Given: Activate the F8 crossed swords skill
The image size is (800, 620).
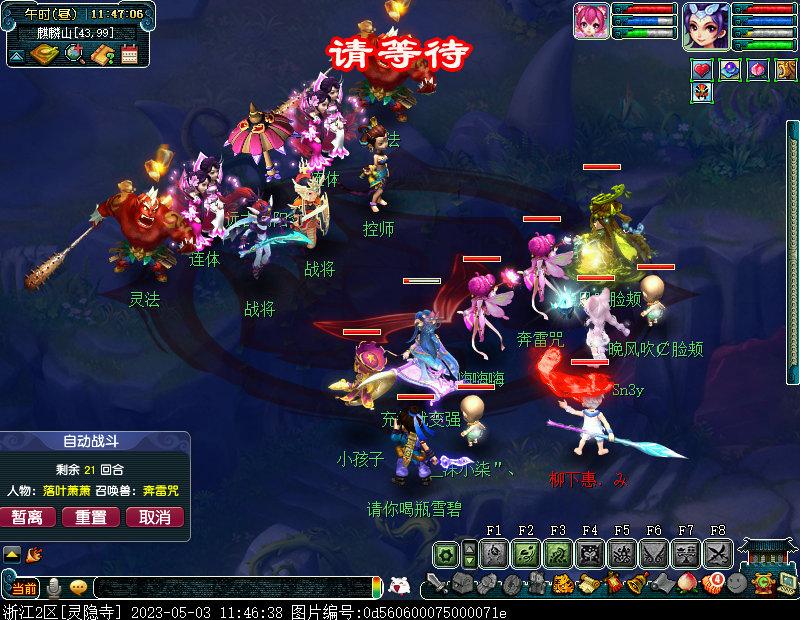Looking at the screenshot, I should click(718, 553).
